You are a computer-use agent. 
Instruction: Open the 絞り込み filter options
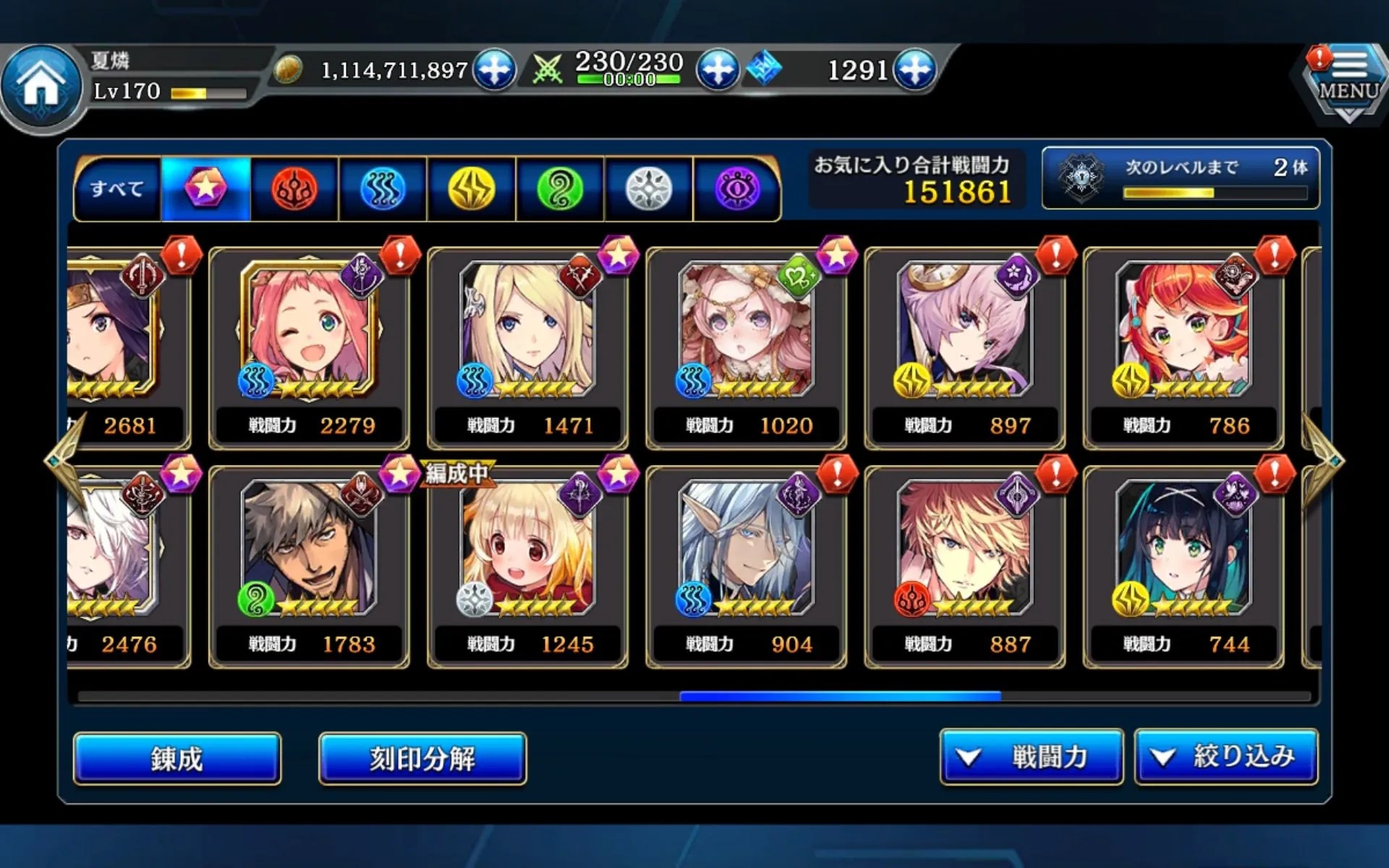tap(1226, 757)
